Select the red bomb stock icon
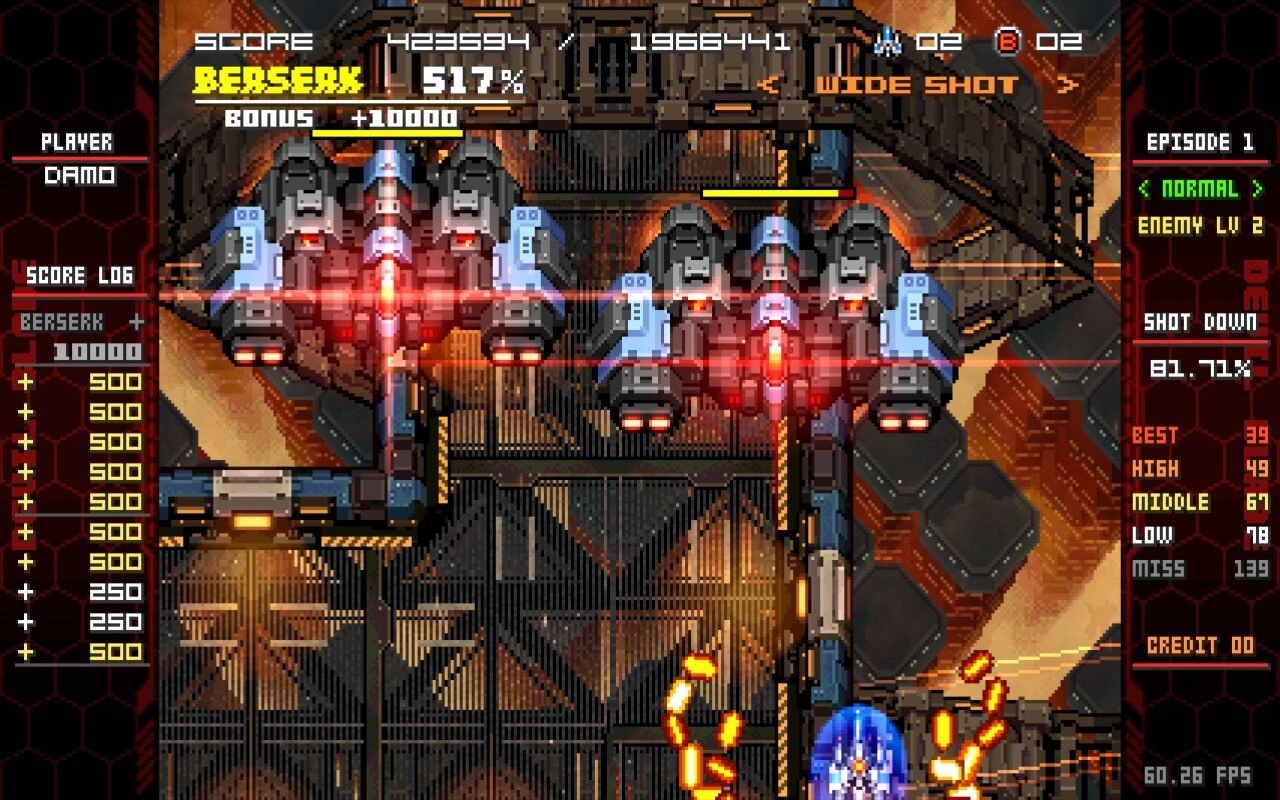1280x800 pixels. [x=1010, y=41]
